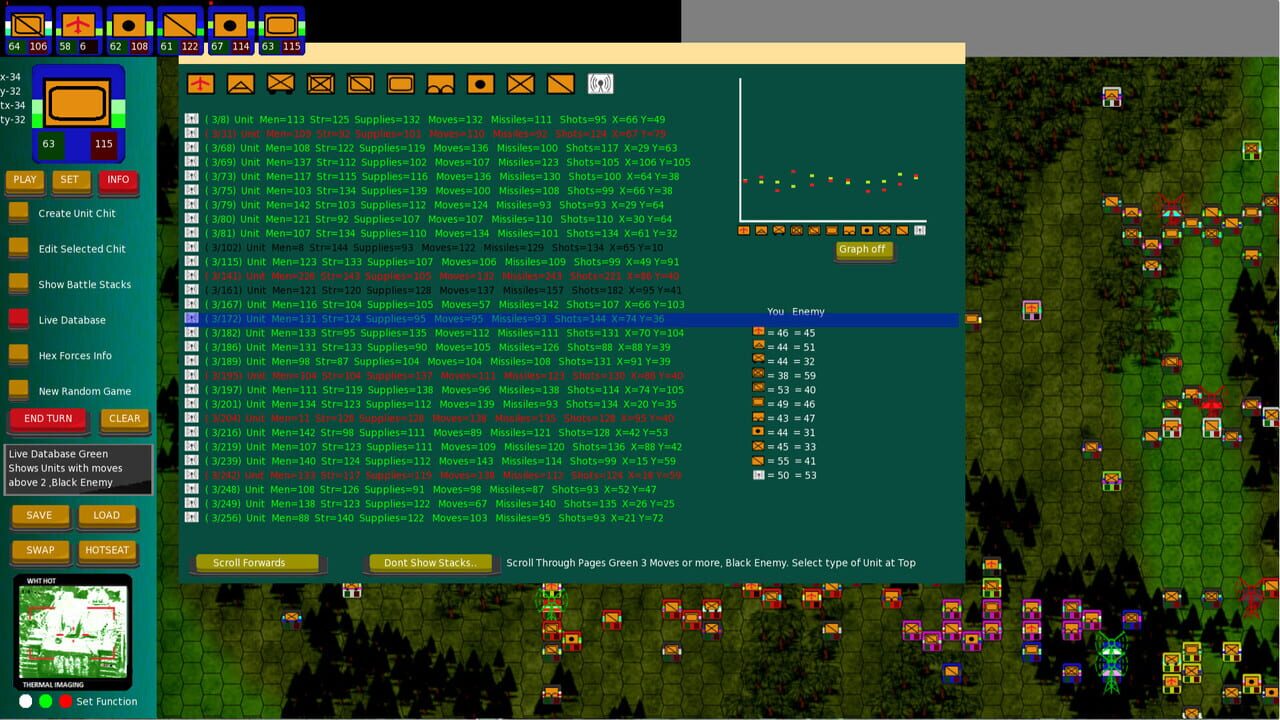Viewport: 1280px width, 720px height.
Task: Click Dont Show Stacks toggle button
Action: pyautogui.click(x=429, y=563)
